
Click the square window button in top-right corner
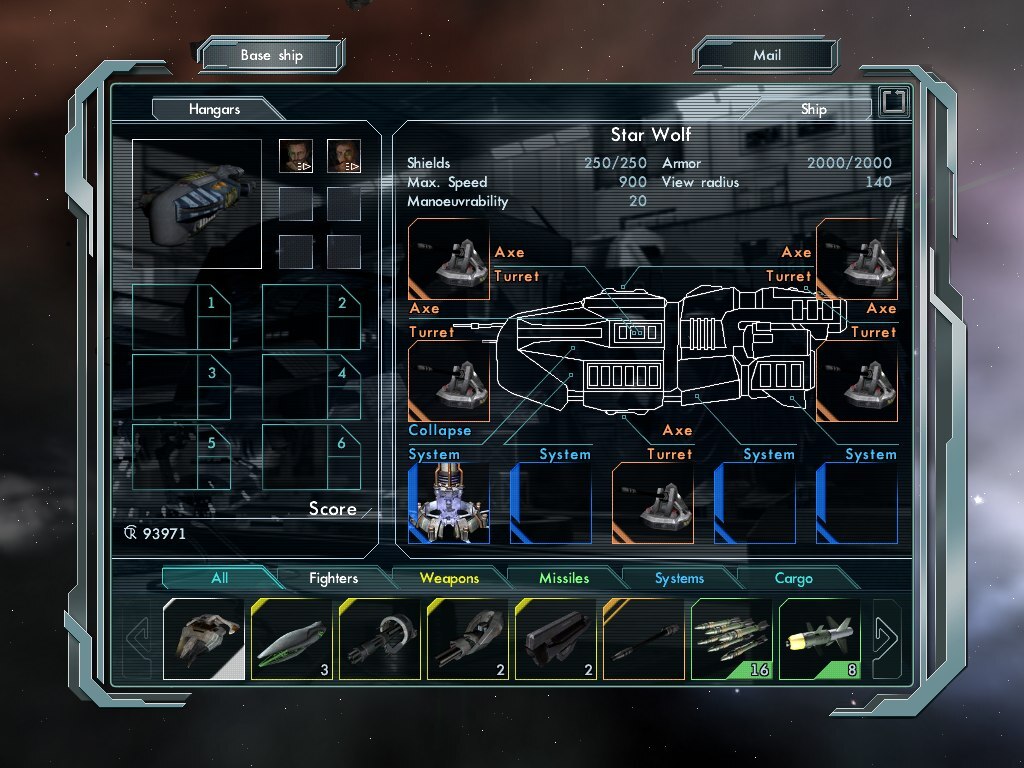pos(893,102)
